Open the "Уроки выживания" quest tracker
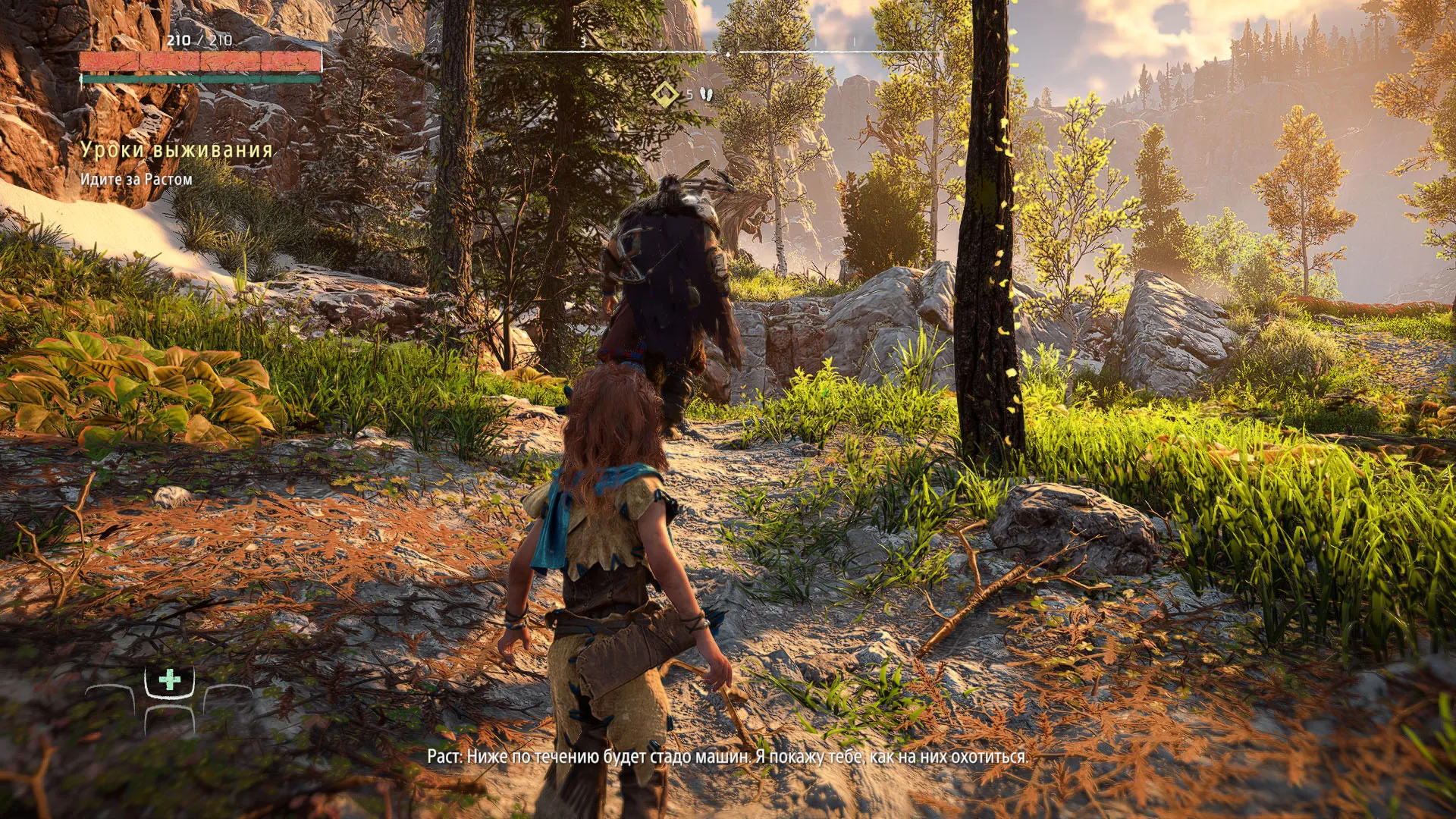Image resolution: width=1456 pixels, height=819 pixels. [177, 150]
